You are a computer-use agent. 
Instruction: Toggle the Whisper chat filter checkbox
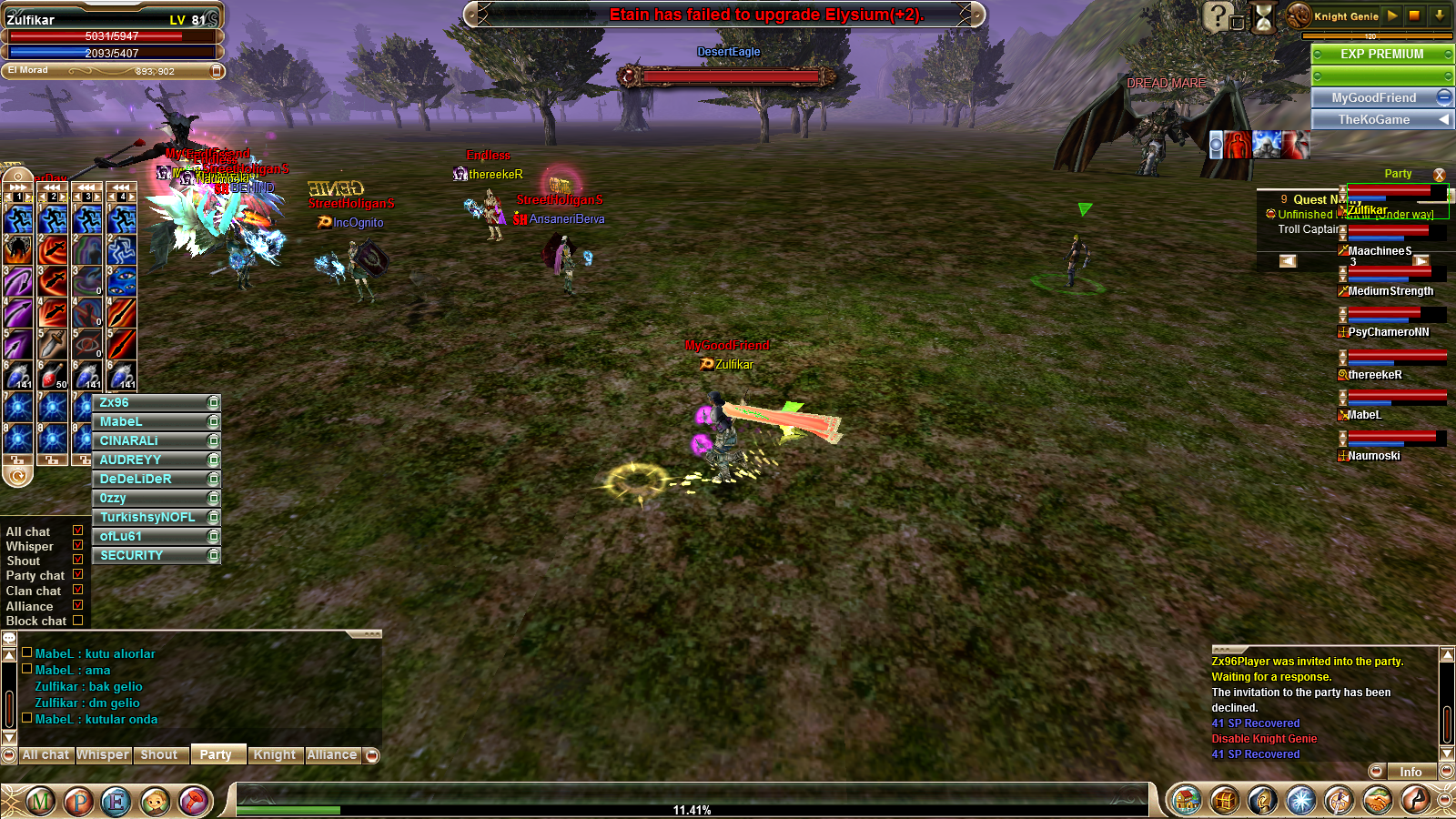pos(77,545)
